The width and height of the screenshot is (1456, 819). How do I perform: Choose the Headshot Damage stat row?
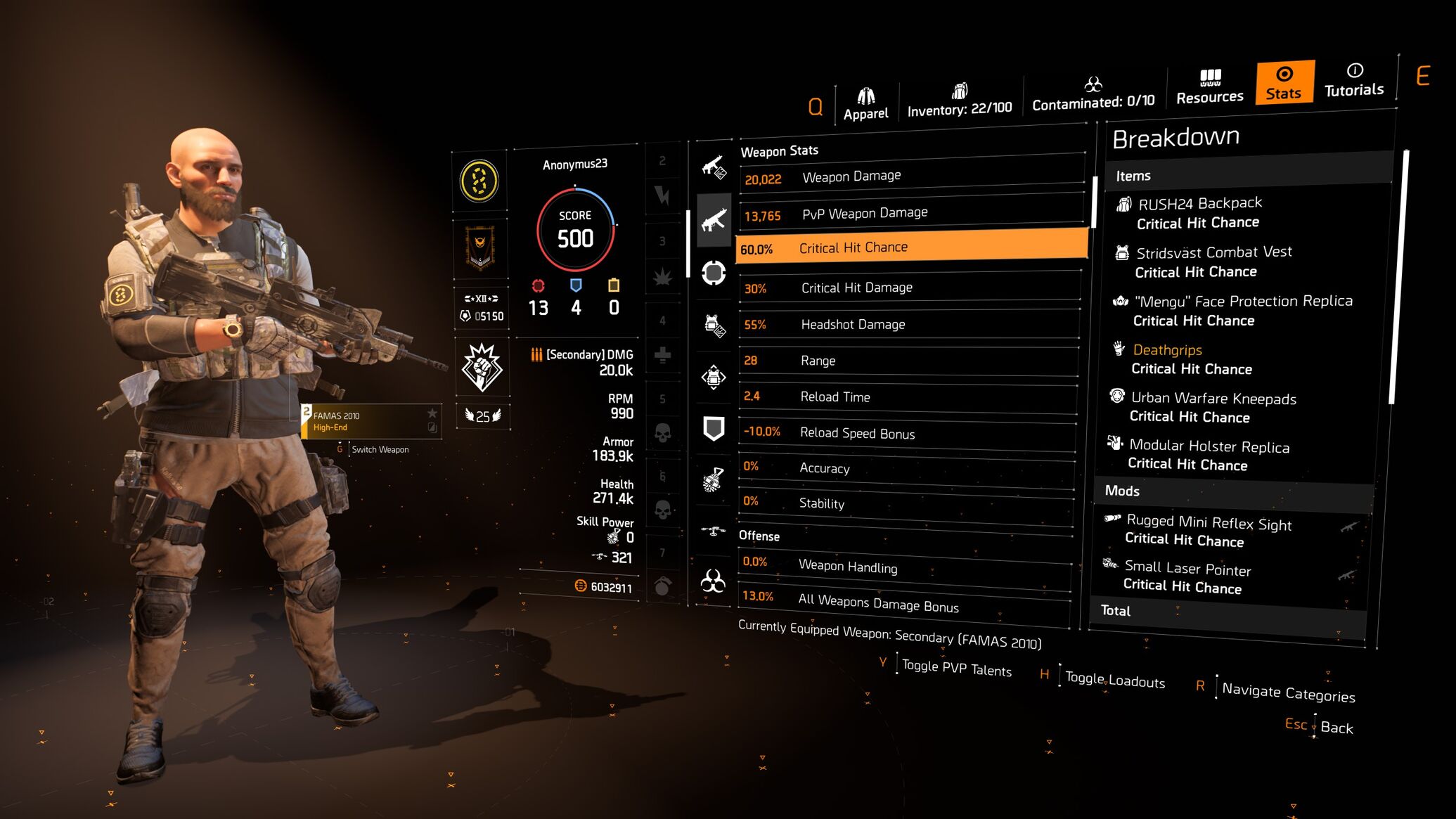pyautogui.click(x=908, y=324)
